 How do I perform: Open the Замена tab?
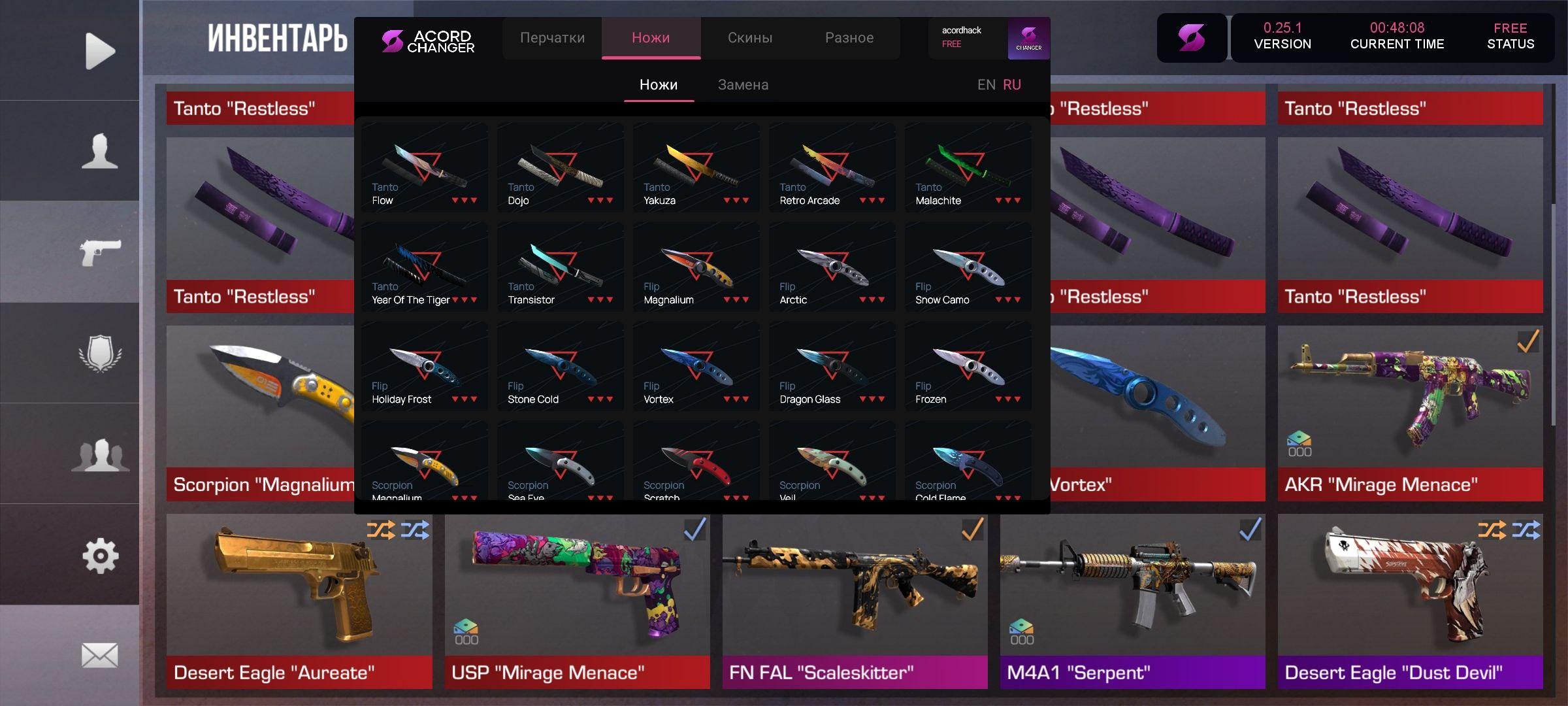point(743,84)
